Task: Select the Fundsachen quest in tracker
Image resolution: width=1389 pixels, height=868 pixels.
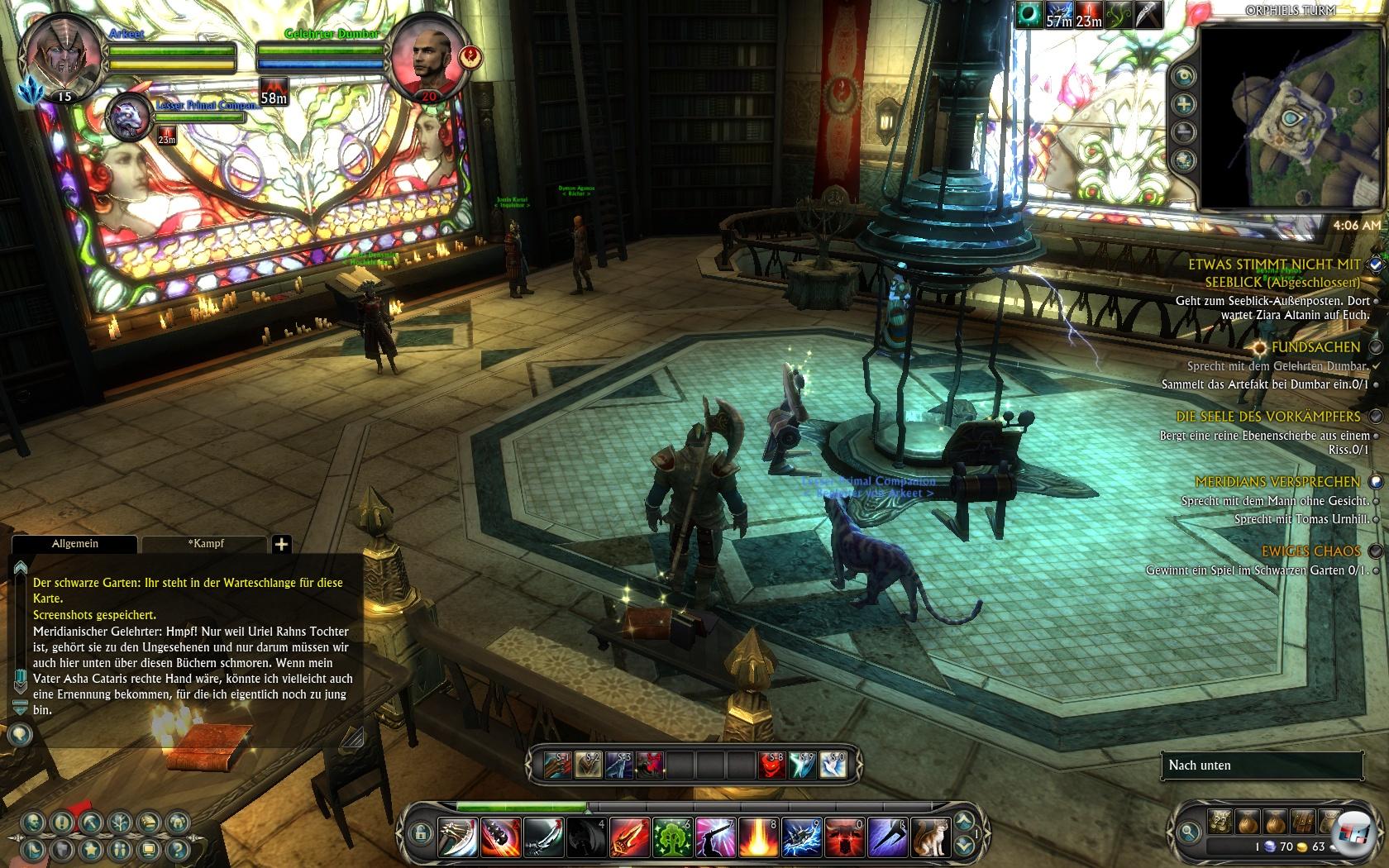Action: (x=1315, y=347)
